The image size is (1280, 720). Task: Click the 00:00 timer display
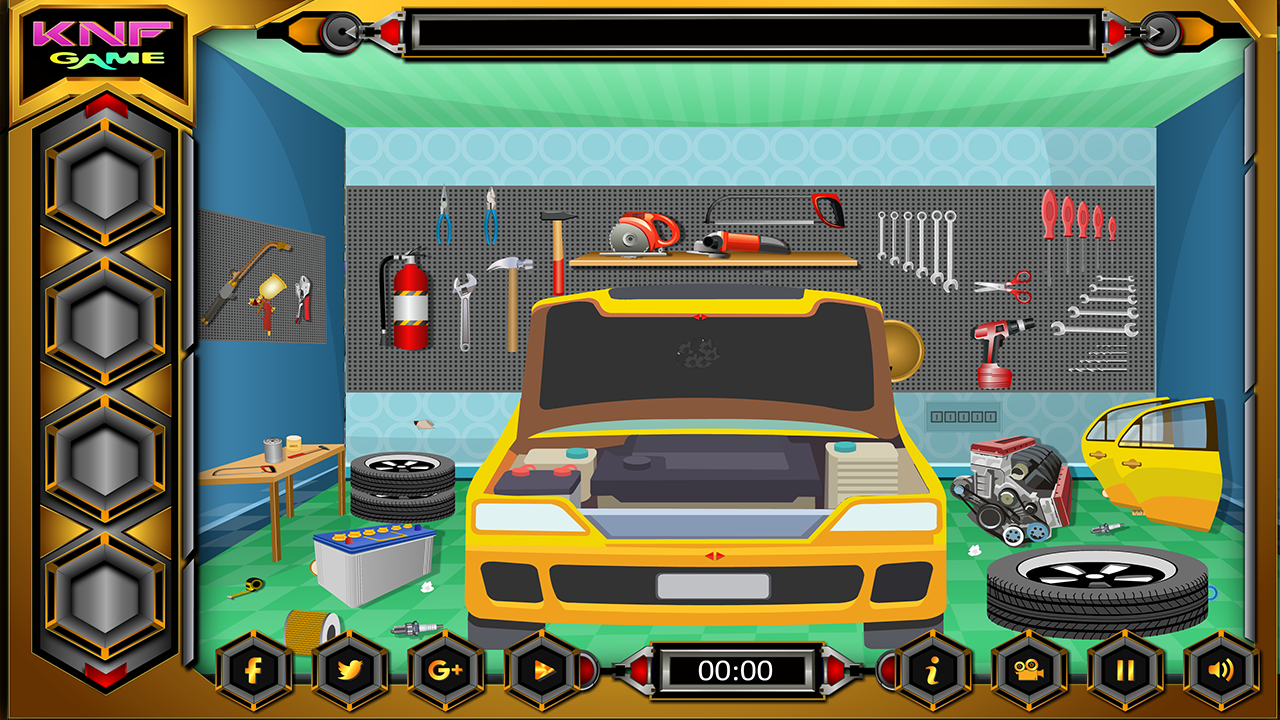pyautogui.click(x=735, y=670)
